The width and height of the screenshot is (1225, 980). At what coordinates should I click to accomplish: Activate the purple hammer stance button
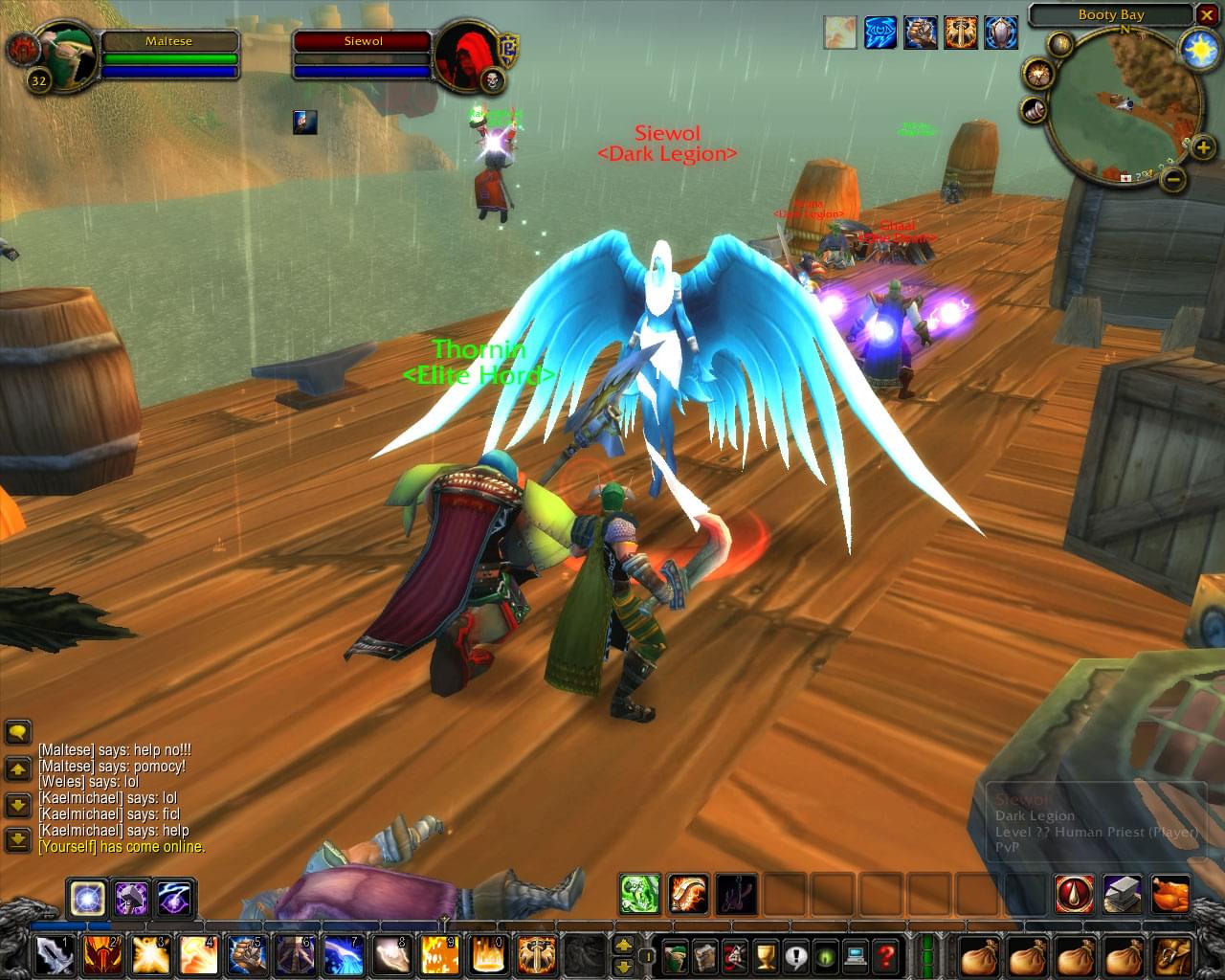click(x=131, y=899)
